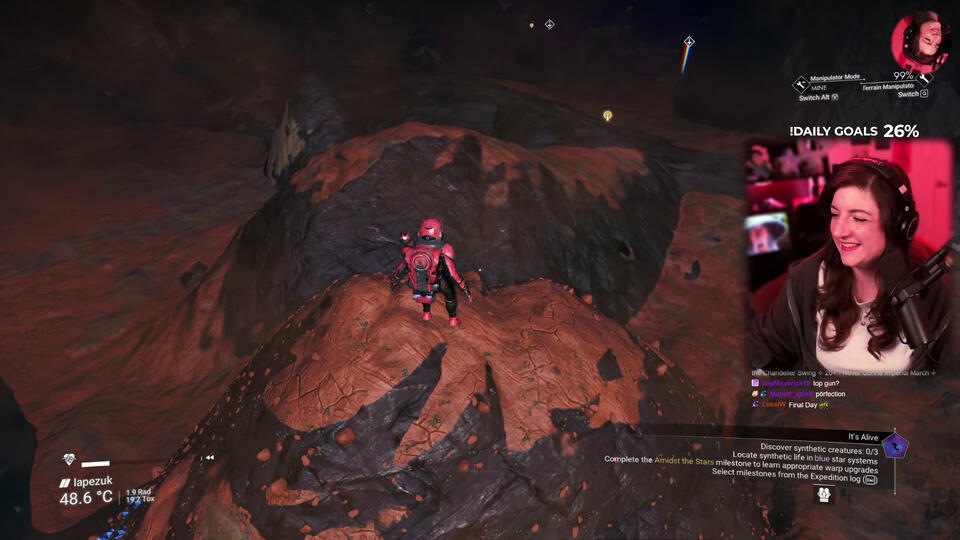Click the It's Alive mission title
The width and height of the screenshot is (960, 540).
point(863,437)
